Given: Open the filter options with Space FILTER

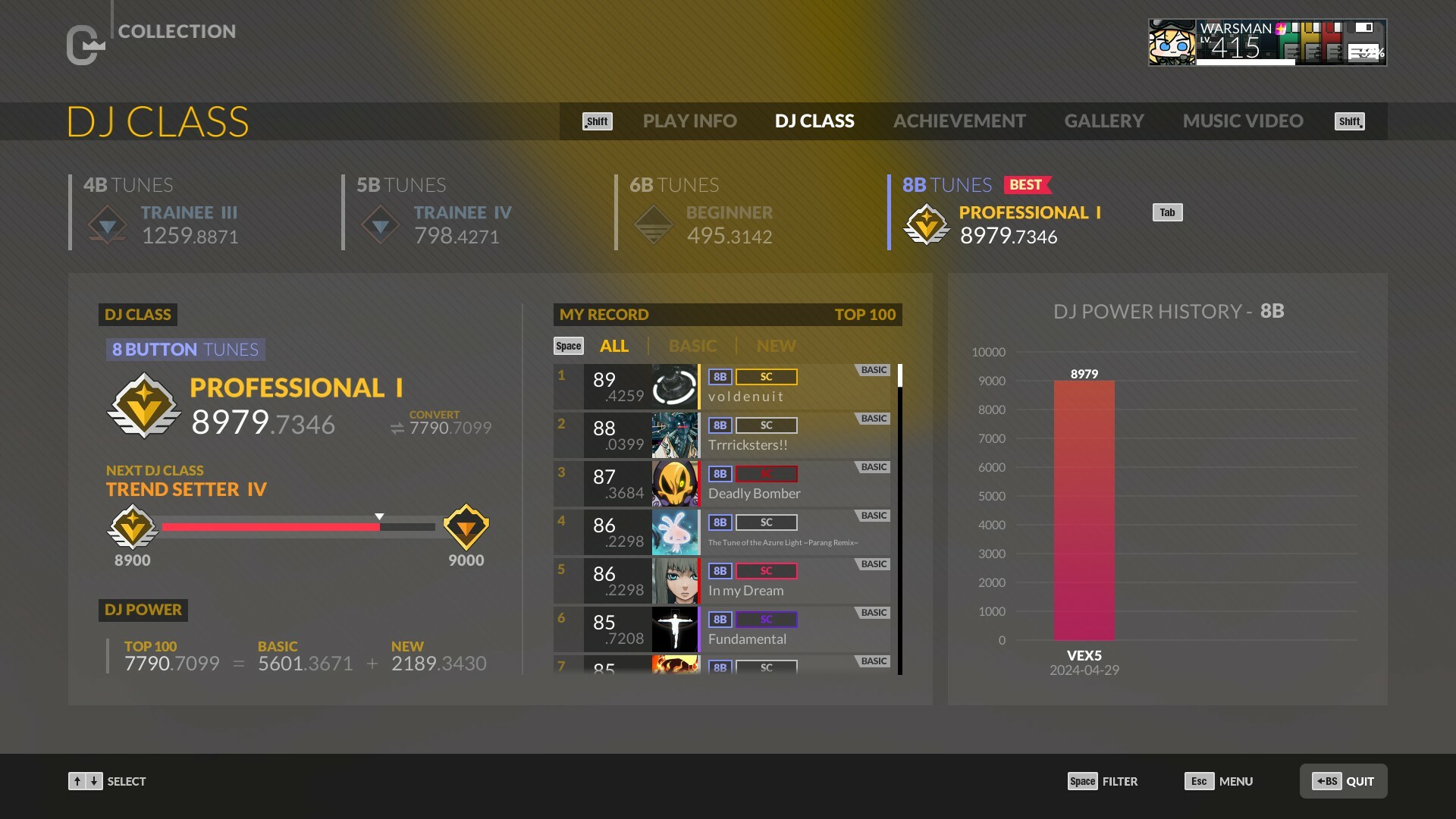Looking at the screenshot, I should [1103, 781].
